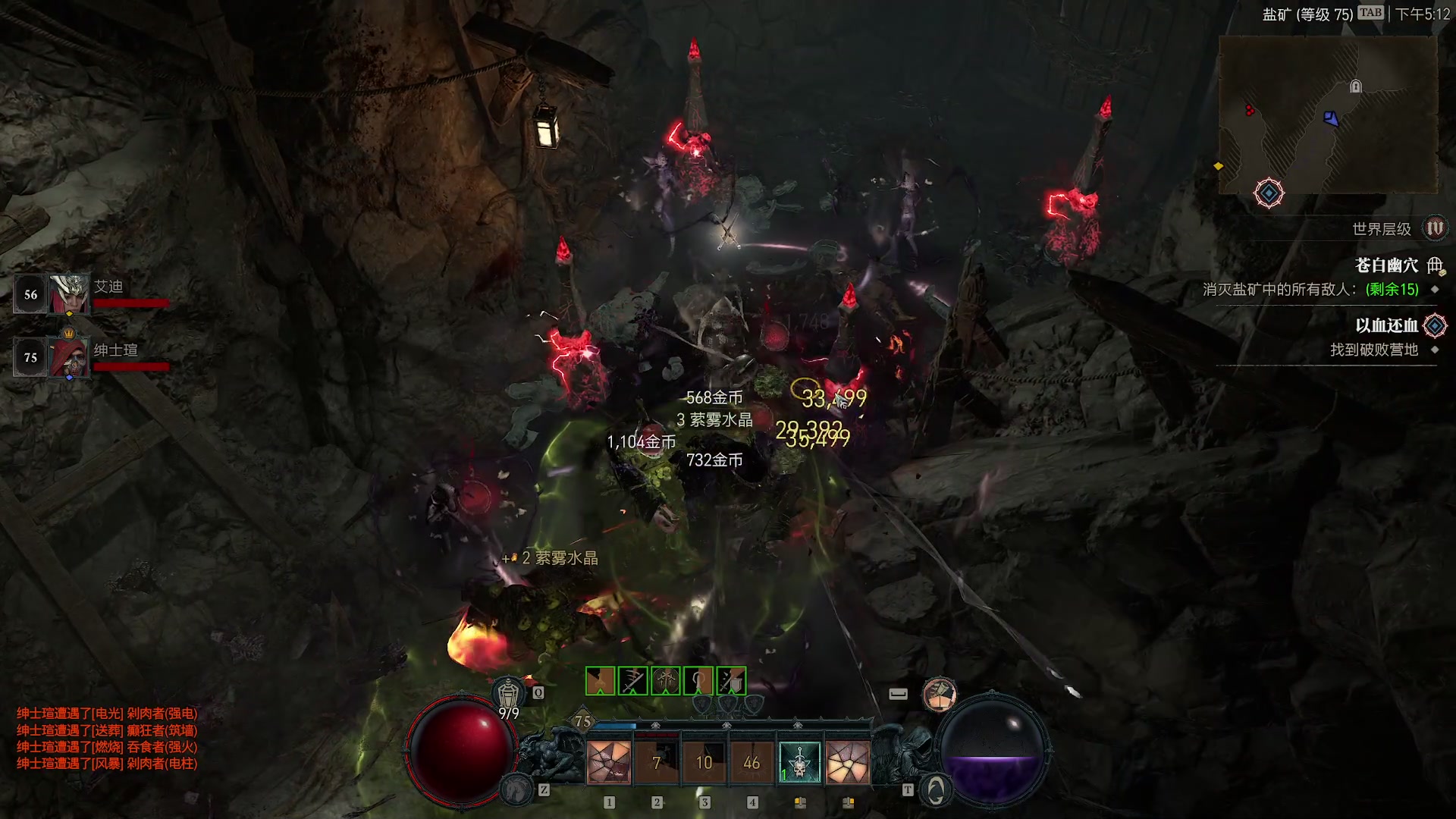Click the horse mount icon
This screenshot has height=819, width=1456.
[x=516, y=789]
